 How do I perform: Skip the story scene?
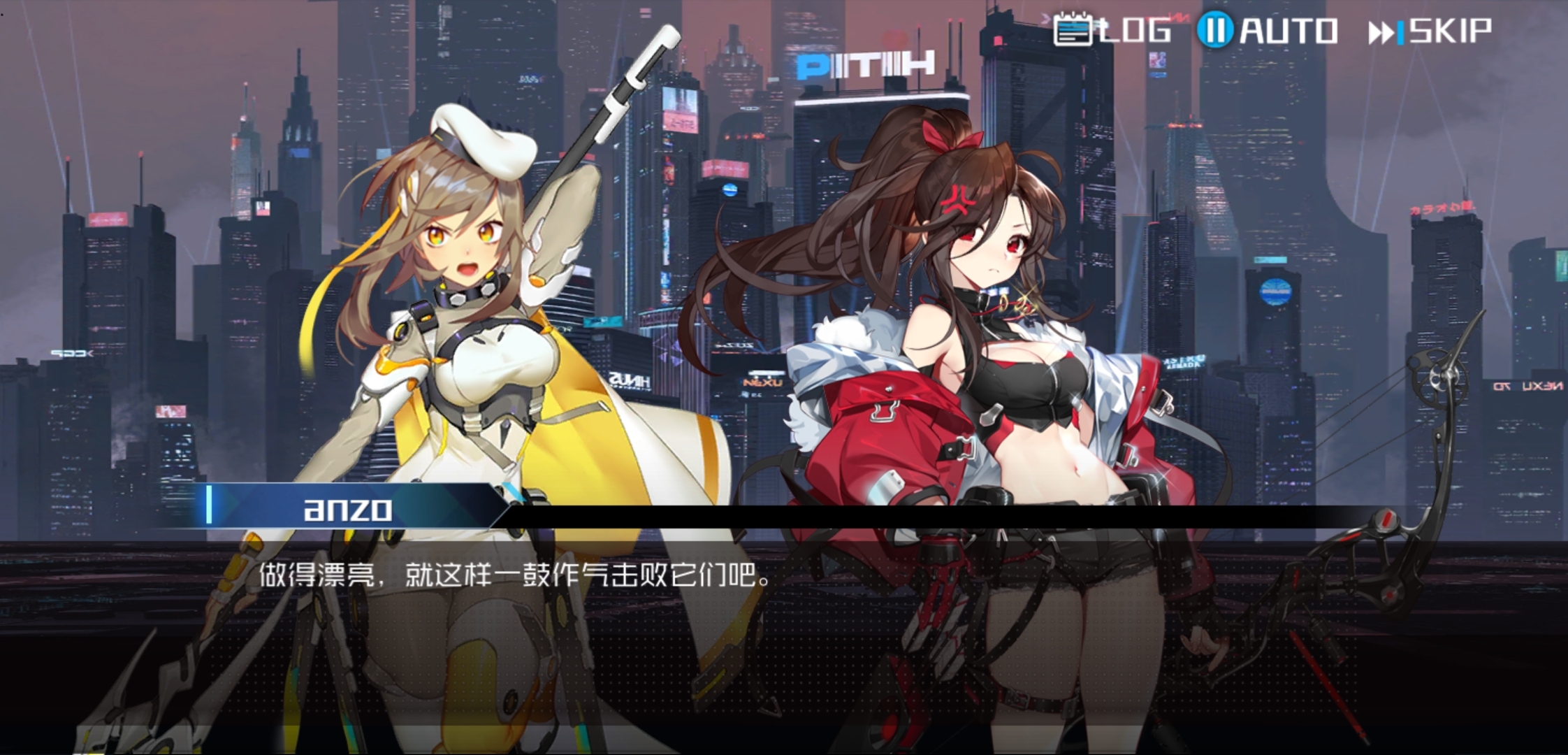coord(1430,31)
